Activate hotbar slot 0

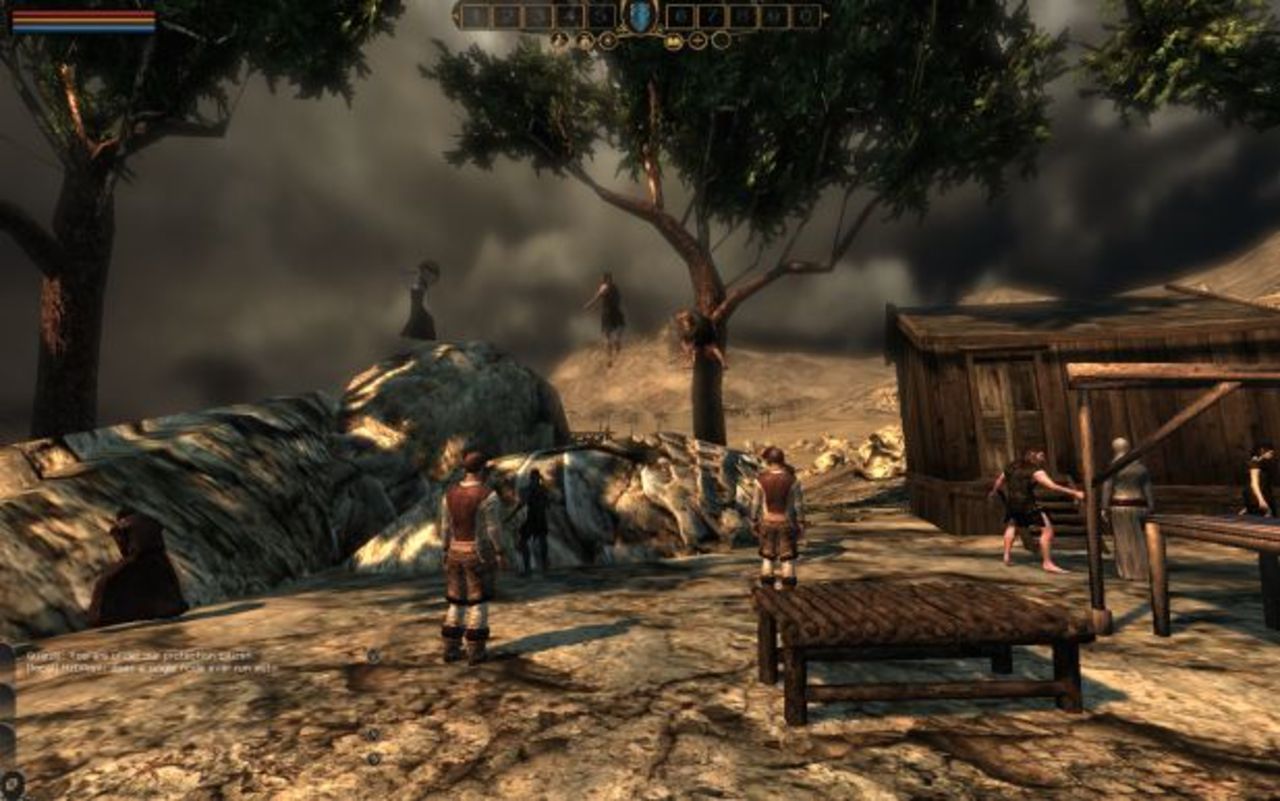point(804,15)
